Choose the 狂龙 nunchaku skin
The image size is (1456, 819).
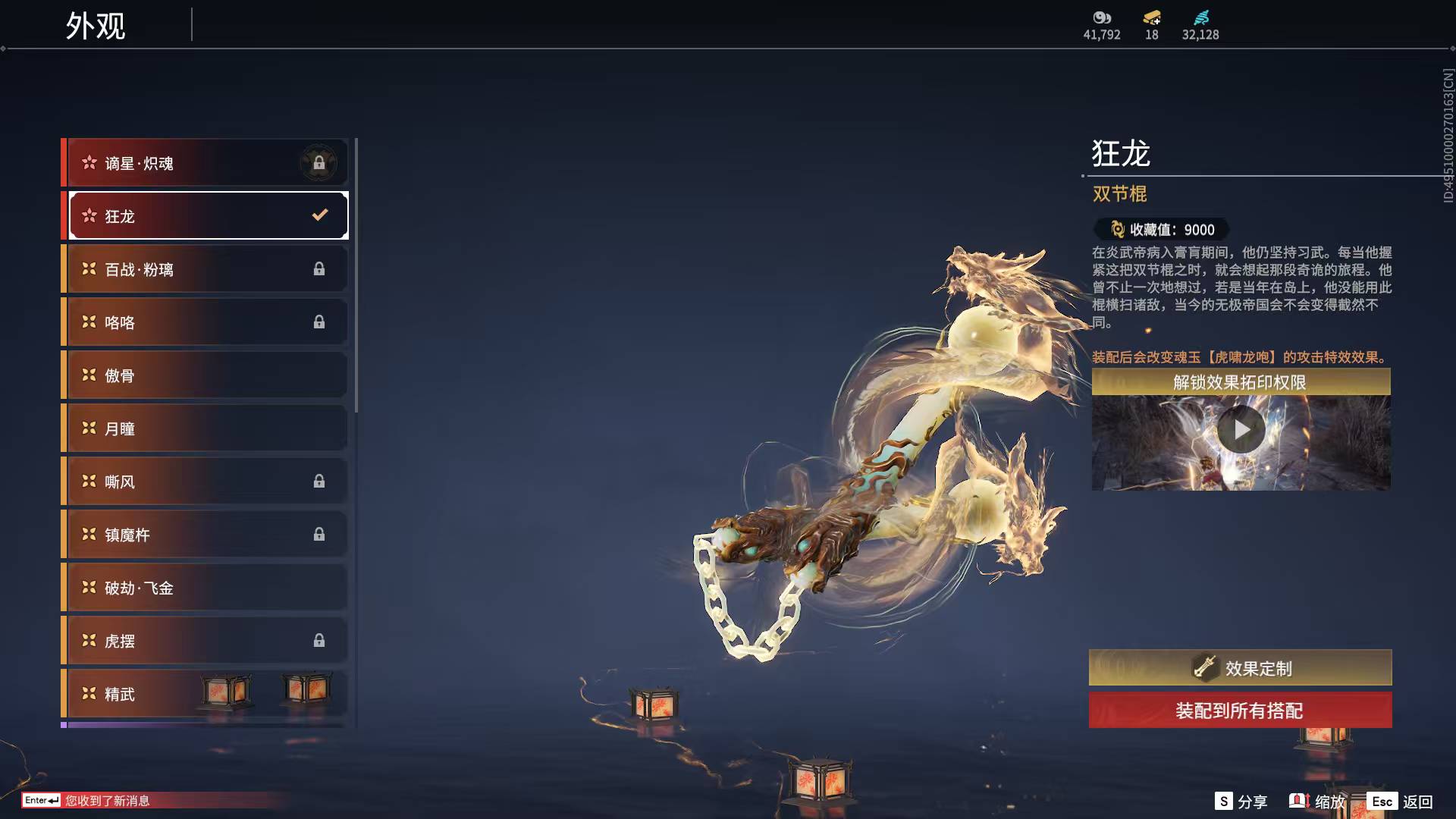pyautogui.click(x=206, y=216)
